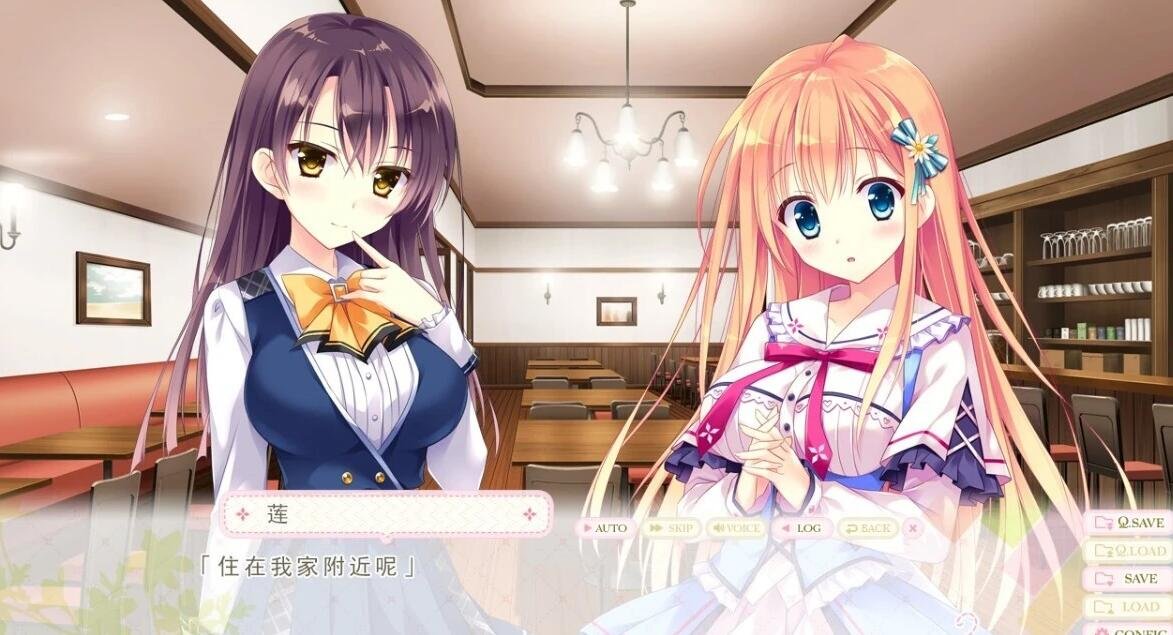Screen dimensions: 1173x635
Task: Quick load with Q.LOAD button
Action: coord(1131,551)
